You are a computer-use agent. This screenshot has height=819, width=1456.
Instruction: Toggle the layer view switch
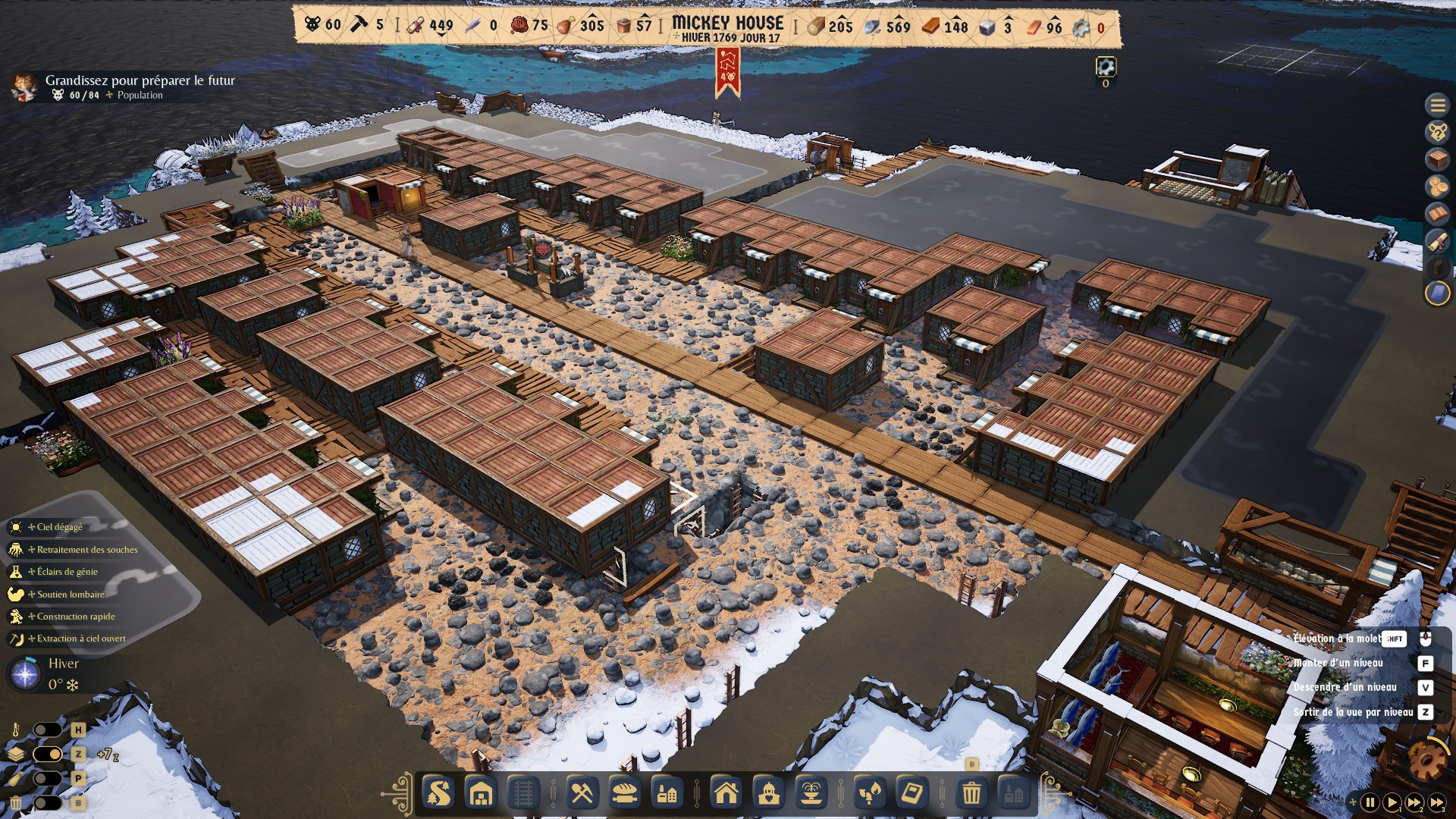pyautogui.click(x=47, y=754)
